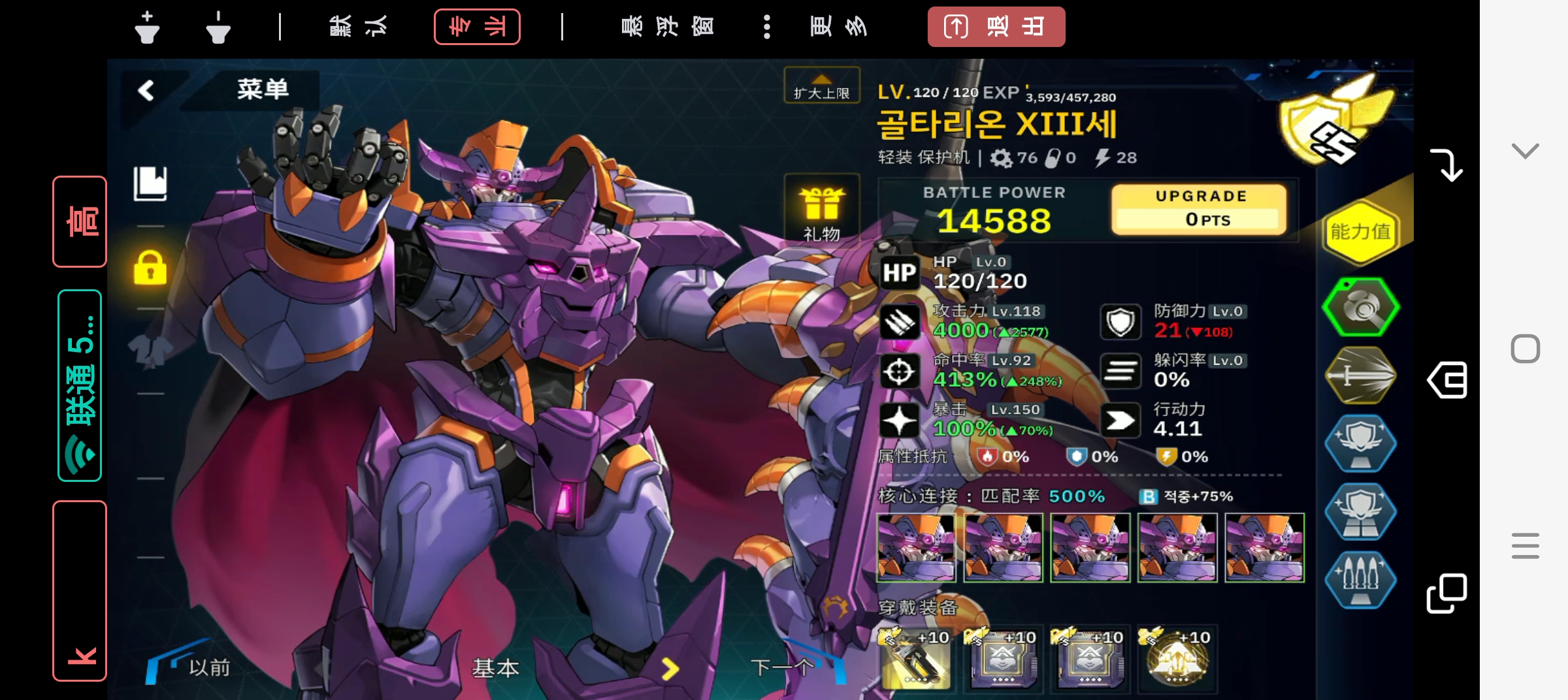Click the yellow arrow beside 基本

click(x=670, y=668)
